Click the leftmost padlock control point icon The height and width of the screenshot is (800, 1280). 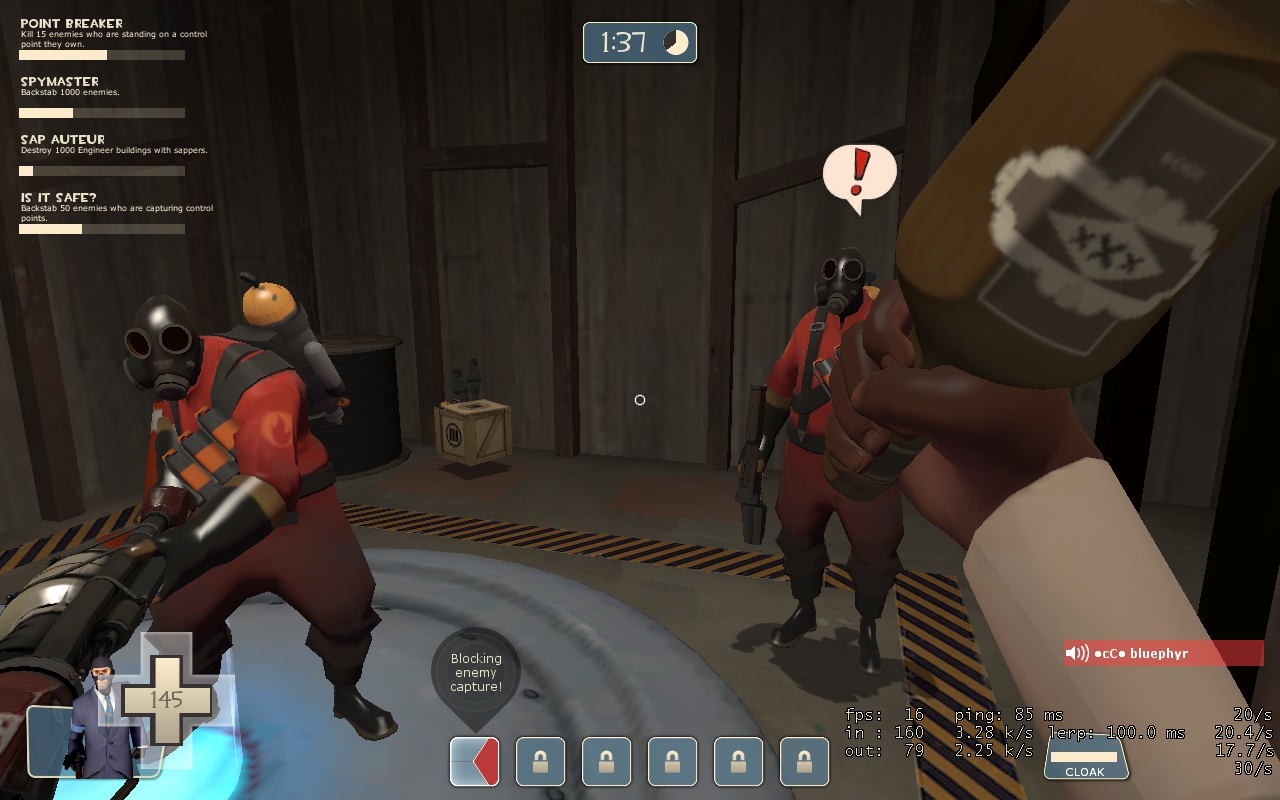click(x=539, y=761)
